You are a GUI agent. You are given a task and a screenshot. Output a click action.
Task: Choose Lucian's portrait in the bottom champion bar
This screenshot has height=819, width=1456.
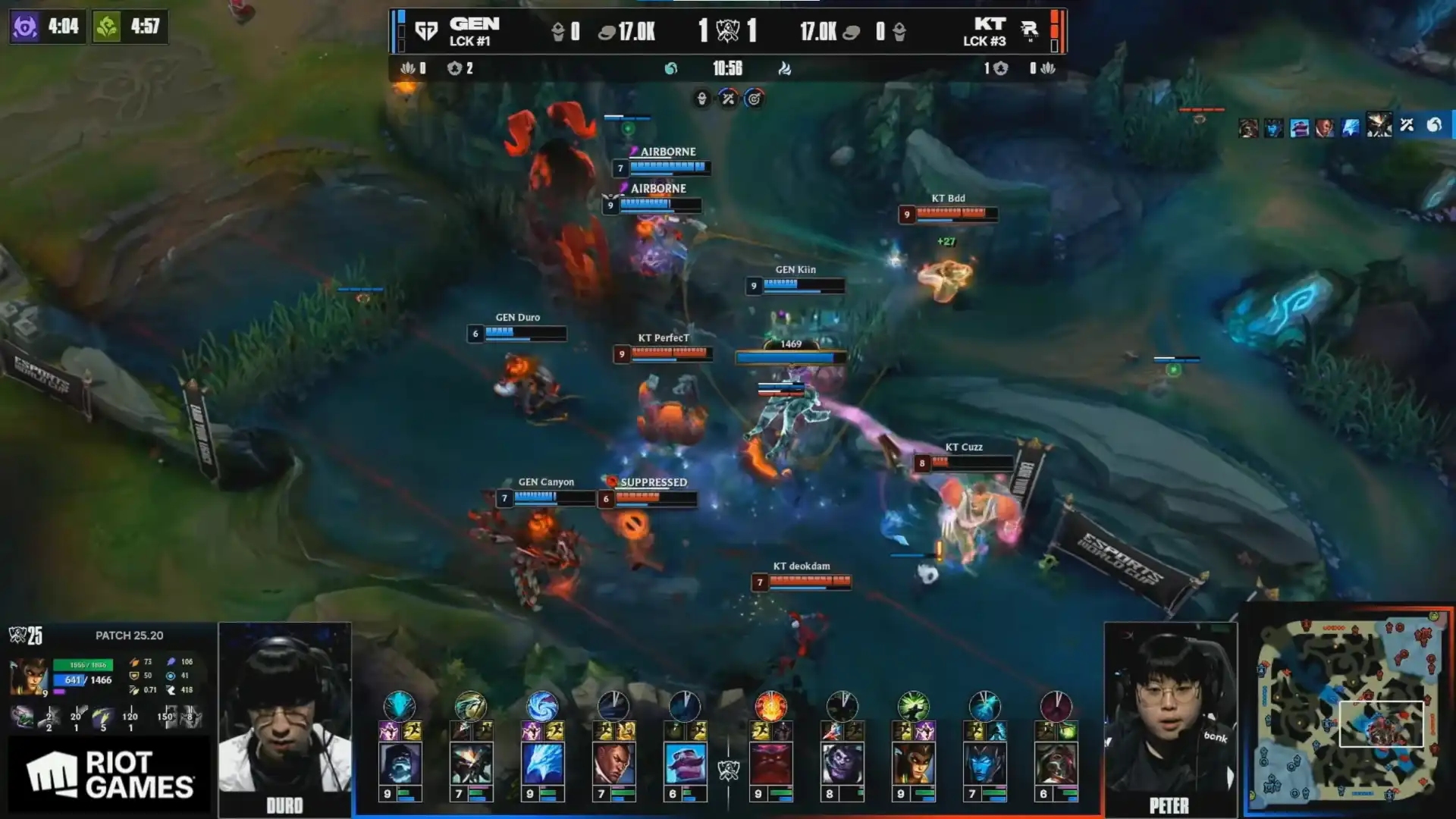pyautogui.click(x=613, y=763)
